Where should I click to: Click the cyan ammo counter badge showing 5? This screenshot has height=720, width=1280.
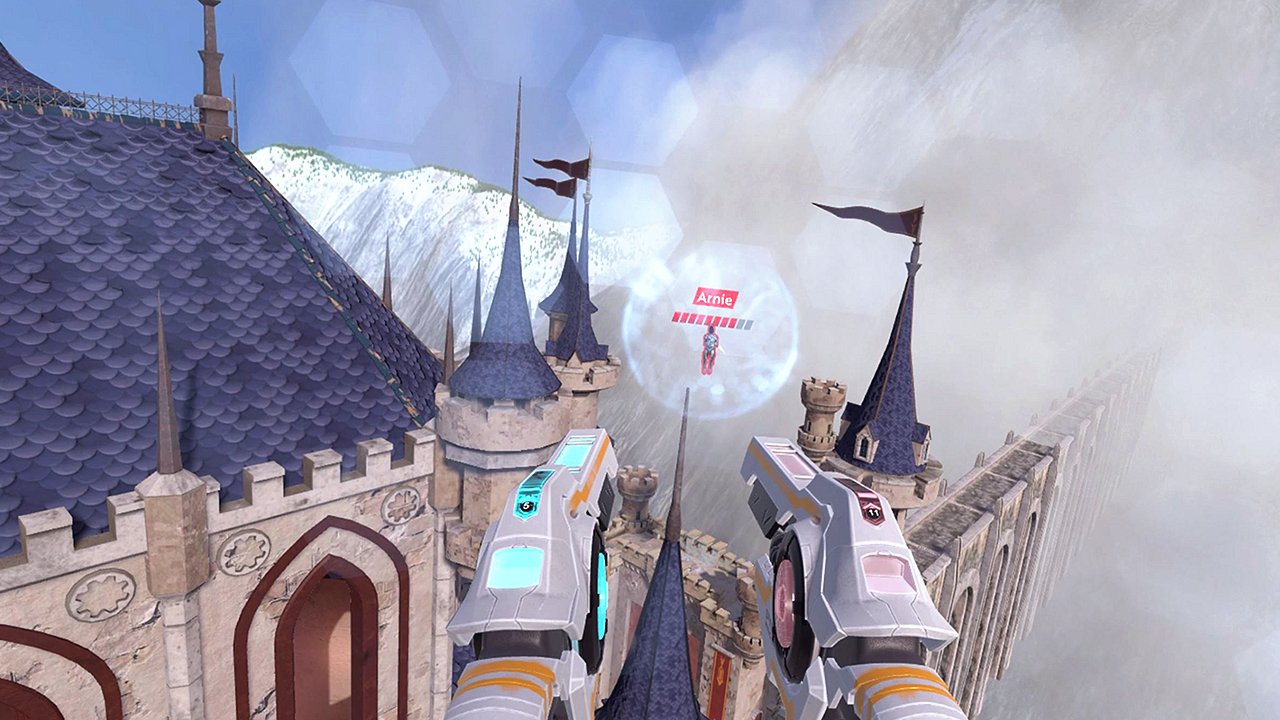[x=528, y=507]
